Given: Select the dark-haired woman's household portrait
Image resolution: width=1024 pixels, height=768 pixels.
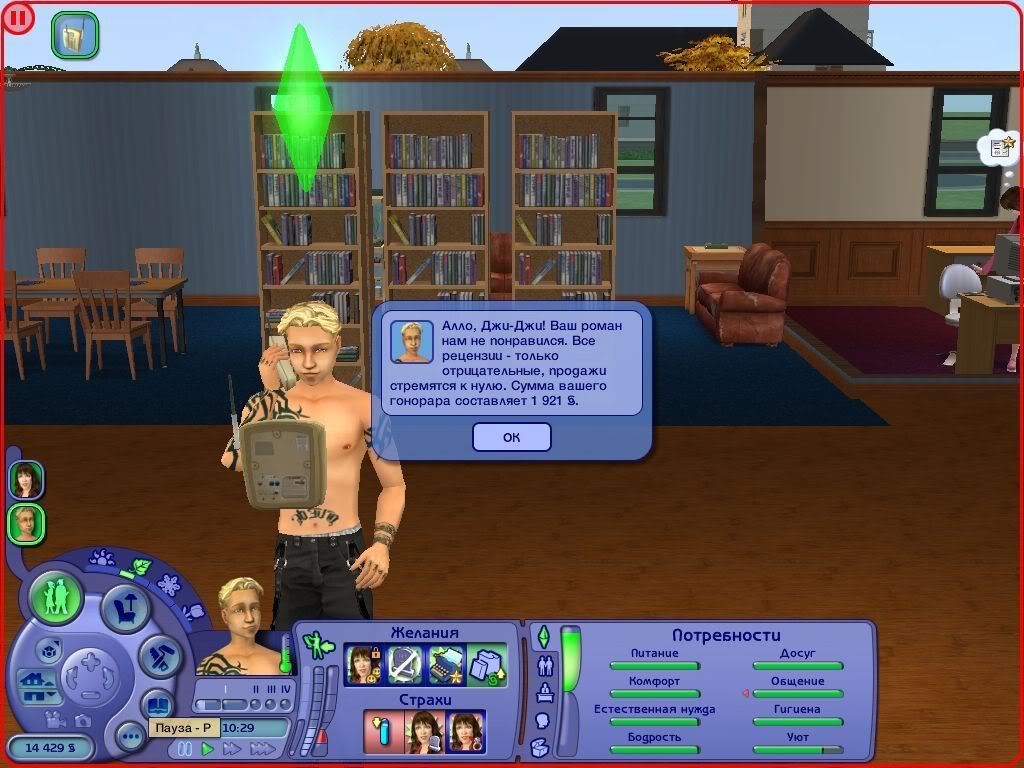Looking at the screenshot, I should (26, 480).
